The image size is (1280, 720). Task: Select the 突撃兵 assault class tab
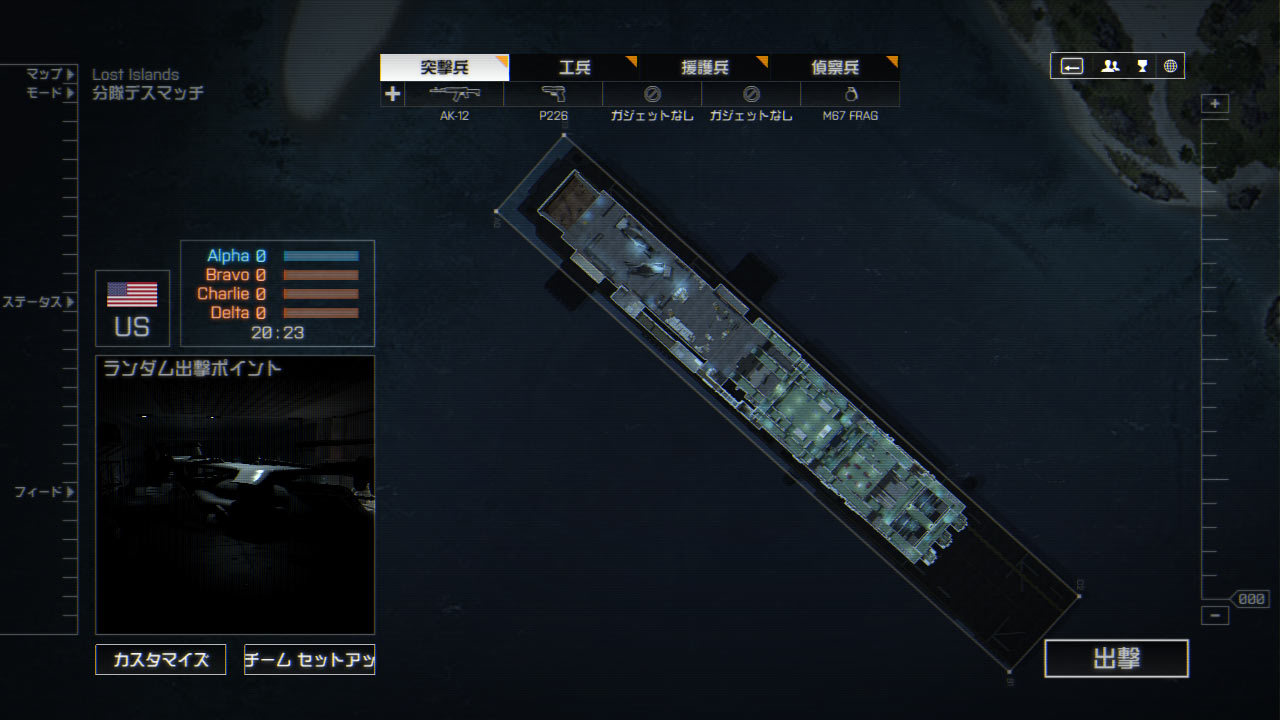[444, 68]
